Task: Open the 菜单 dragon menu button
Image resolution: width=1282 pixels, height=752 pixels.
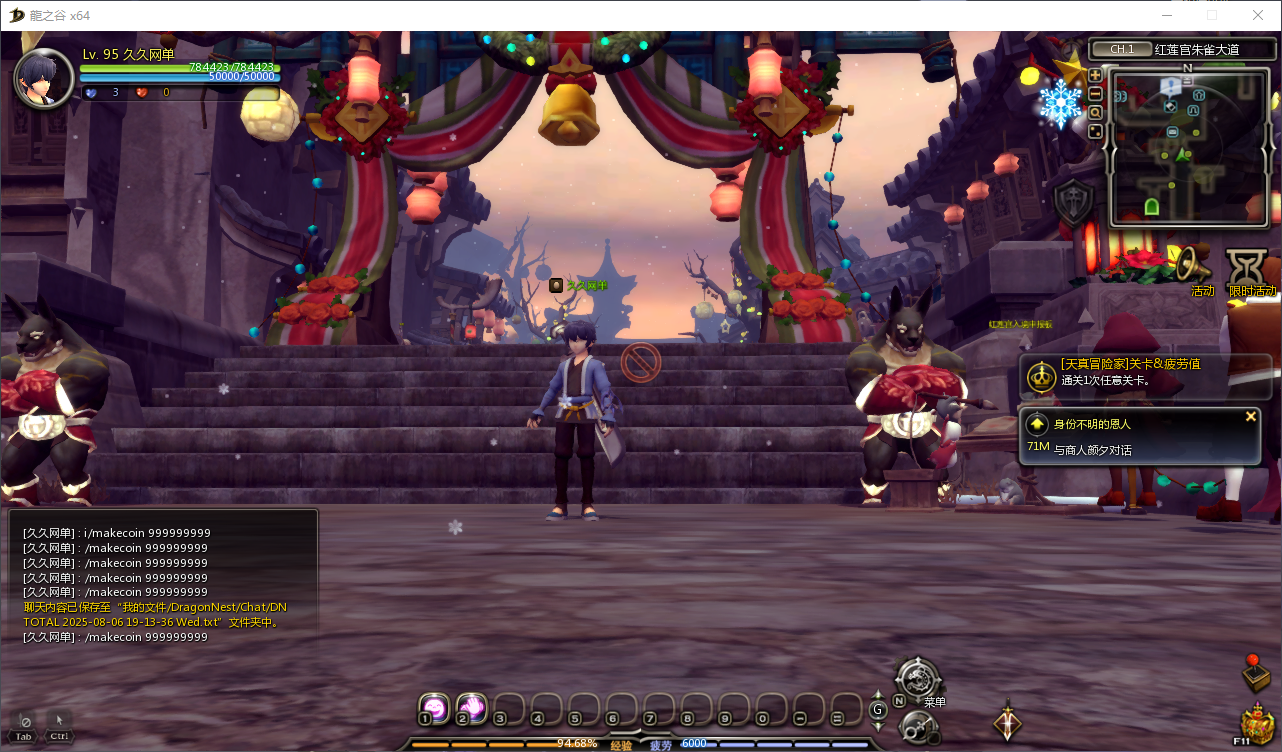Action: point(918,680)
